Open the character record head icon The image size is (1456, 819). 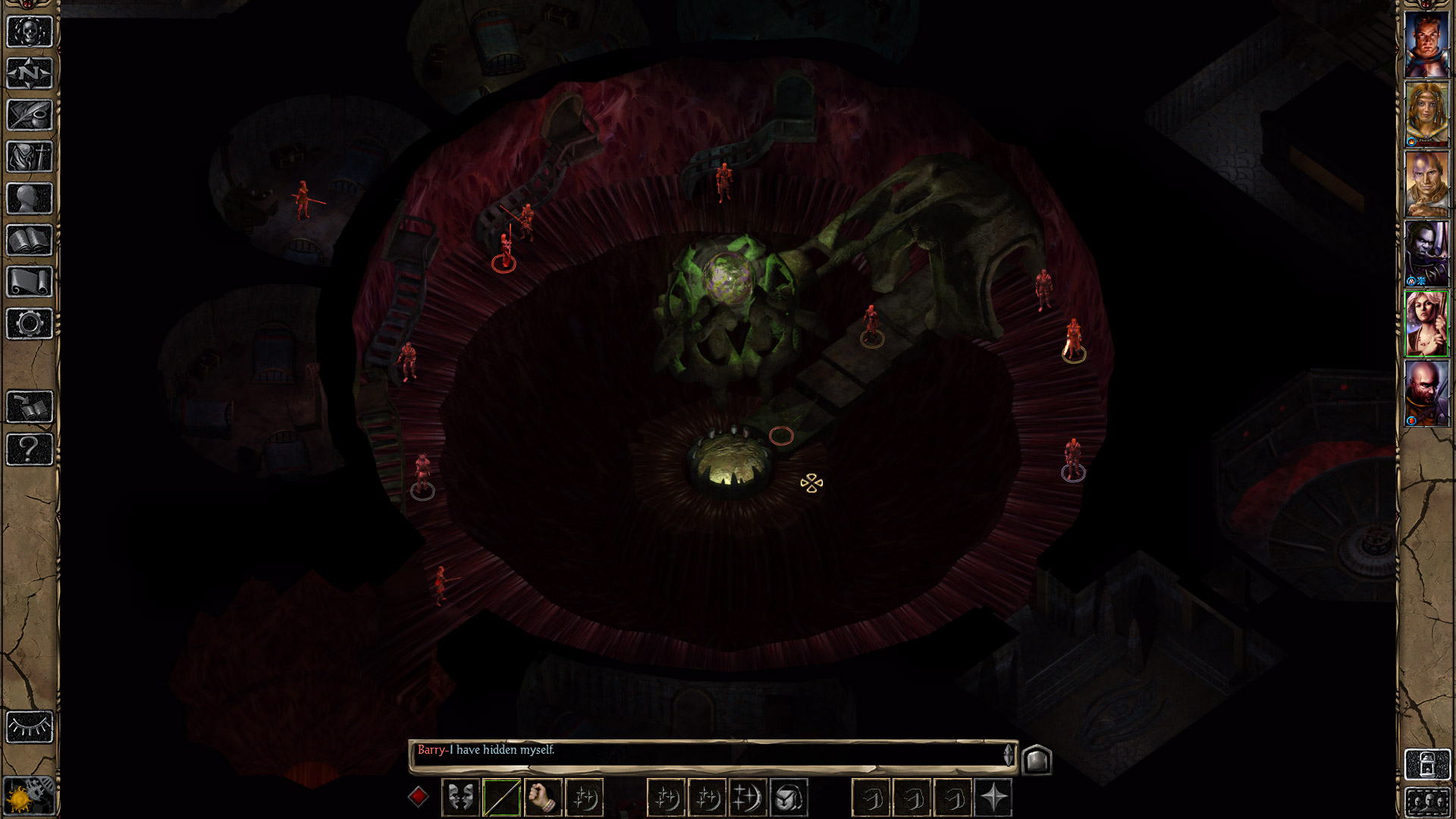[x=30, y=199]
